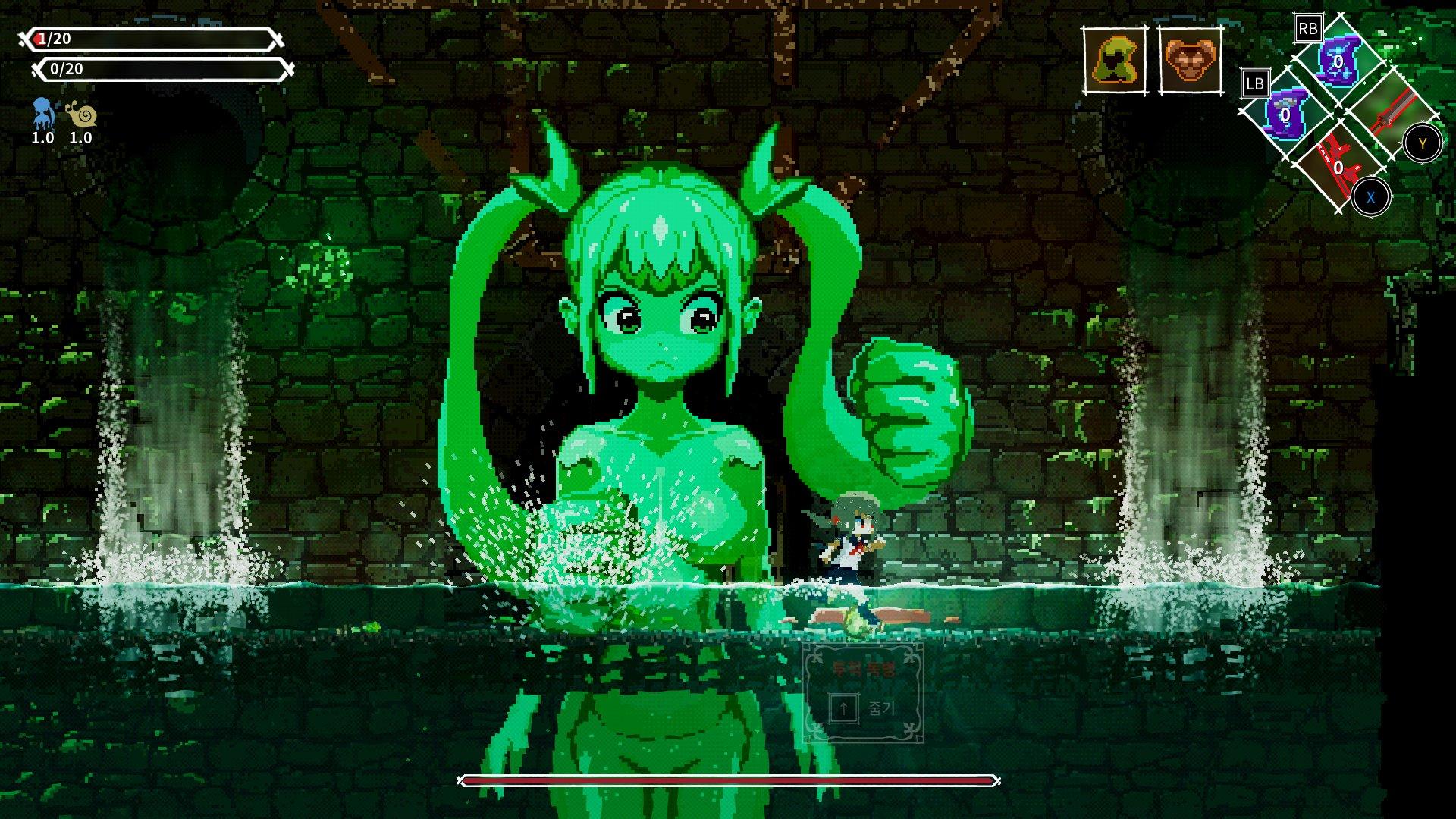Click the red 투척 독병 item name text
Screen dimensions: 1456x819
coord(864,667)
